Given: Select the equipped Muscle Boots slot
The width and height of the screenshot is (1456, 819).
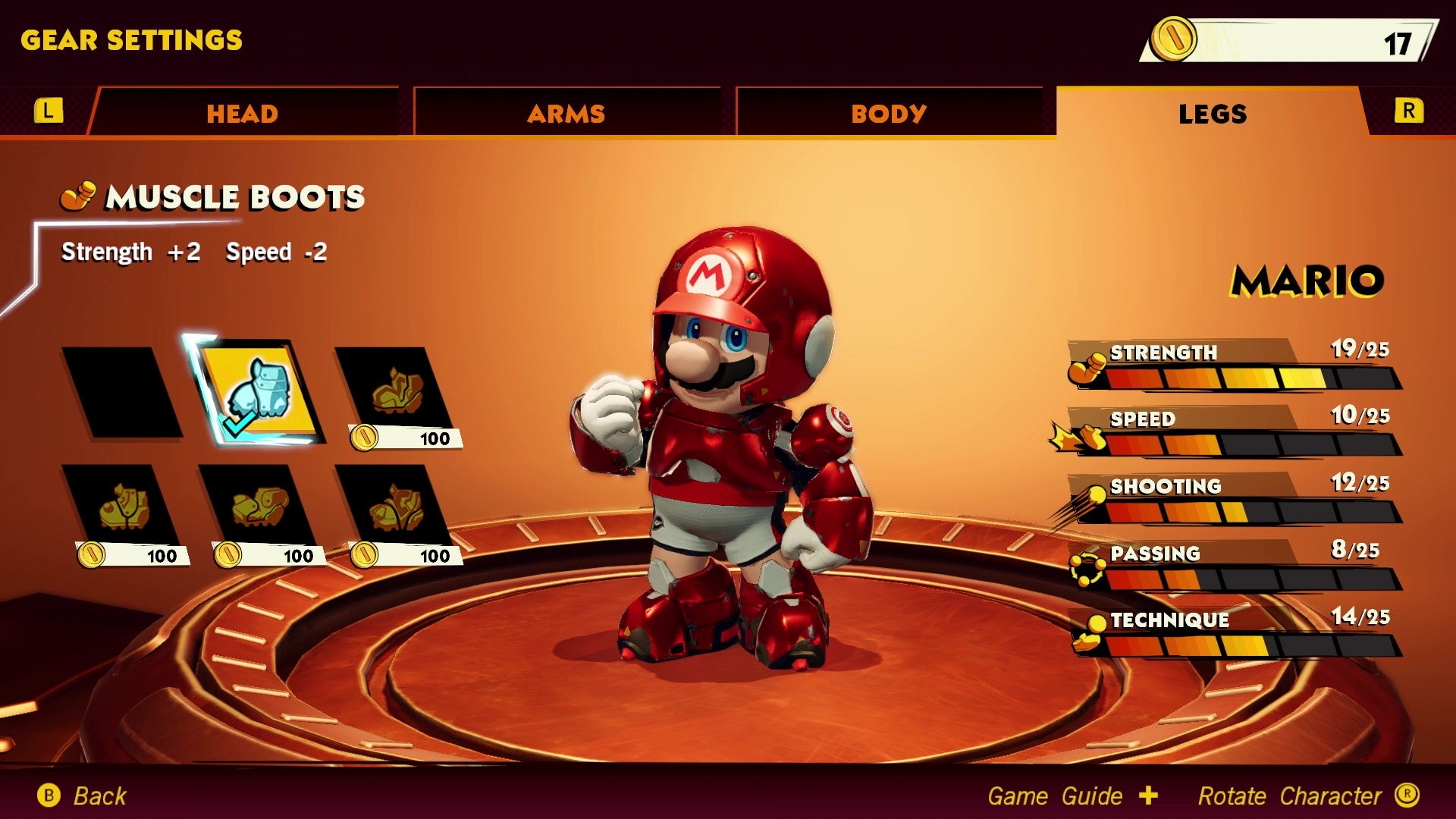Looking at the screenshot, I should click(258, 392).
